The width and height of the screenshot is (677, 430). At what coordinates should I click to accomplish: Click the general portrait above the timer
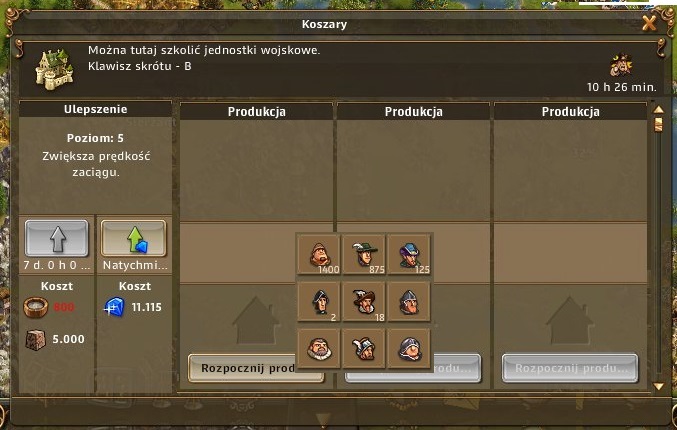(622, 64)
